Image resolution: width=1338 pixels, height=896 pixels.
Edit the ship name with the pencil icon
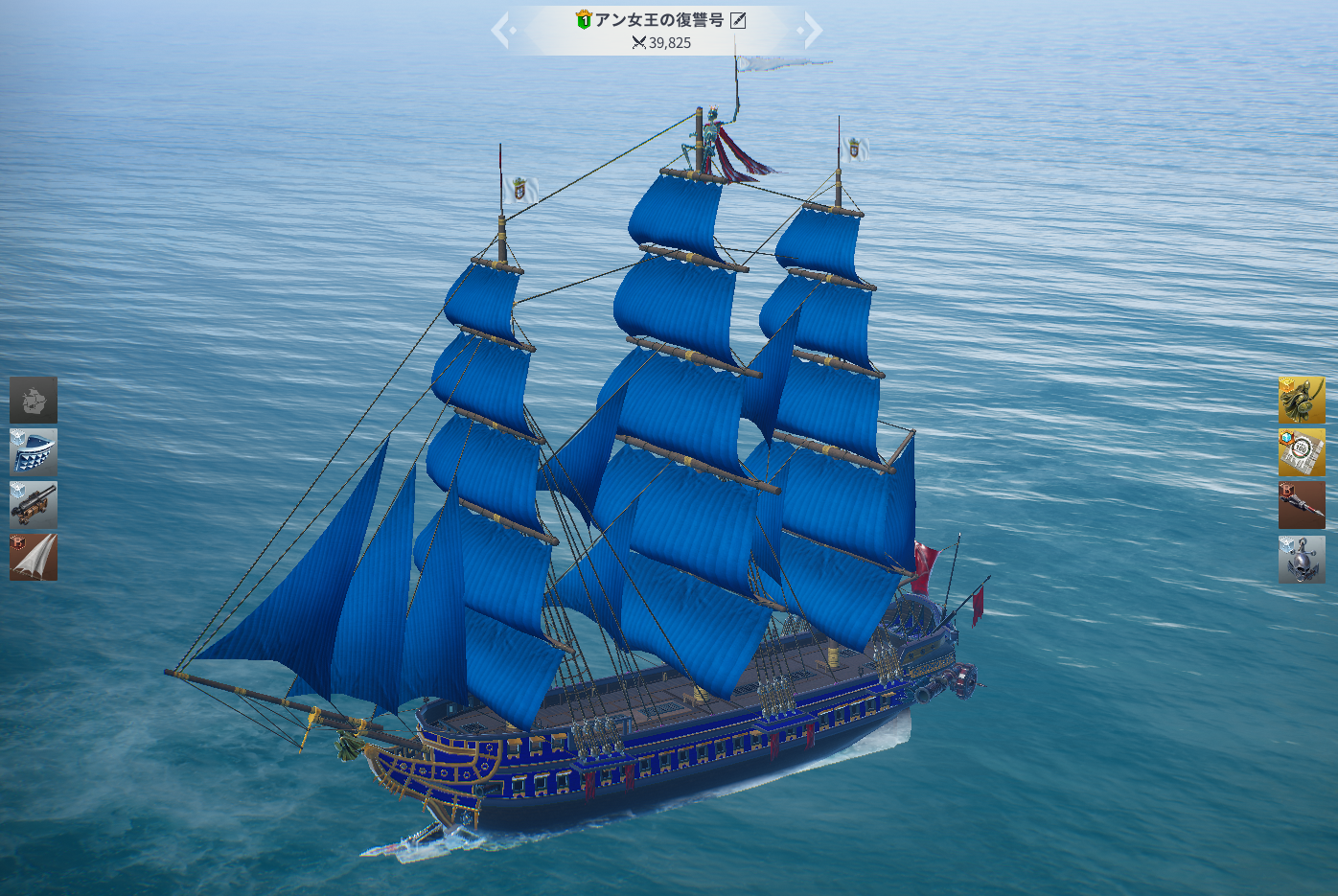[738, 20]
